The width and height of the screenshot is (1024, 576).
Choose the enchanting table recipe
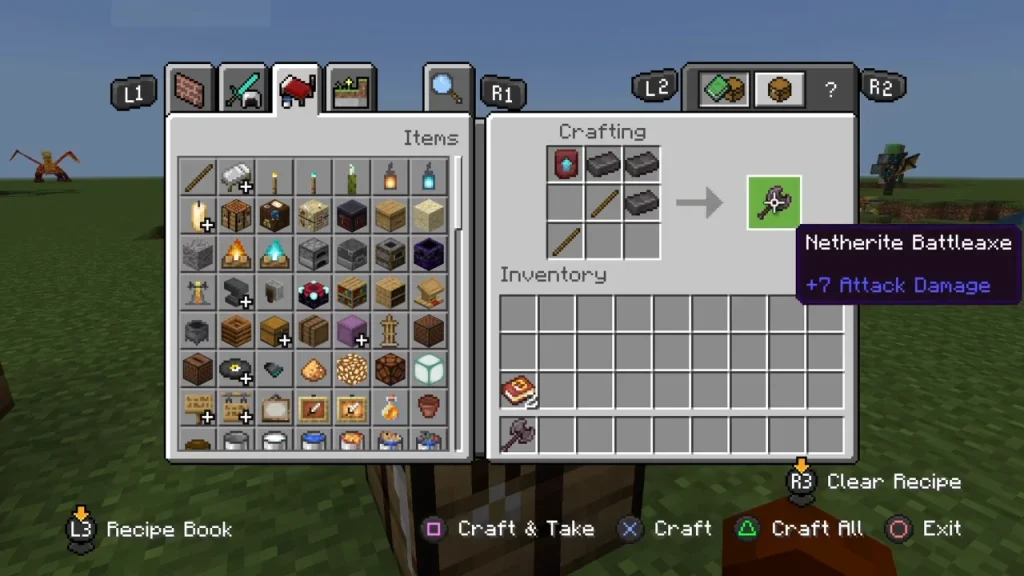click(313, 292)
